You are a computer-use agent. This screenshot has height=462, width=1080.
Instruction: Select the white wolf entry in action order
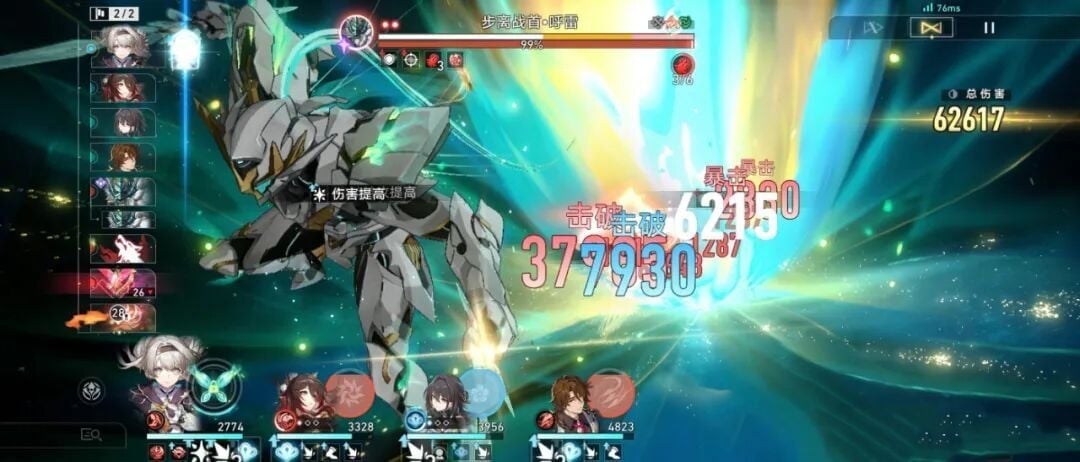[x=123, y=249]
